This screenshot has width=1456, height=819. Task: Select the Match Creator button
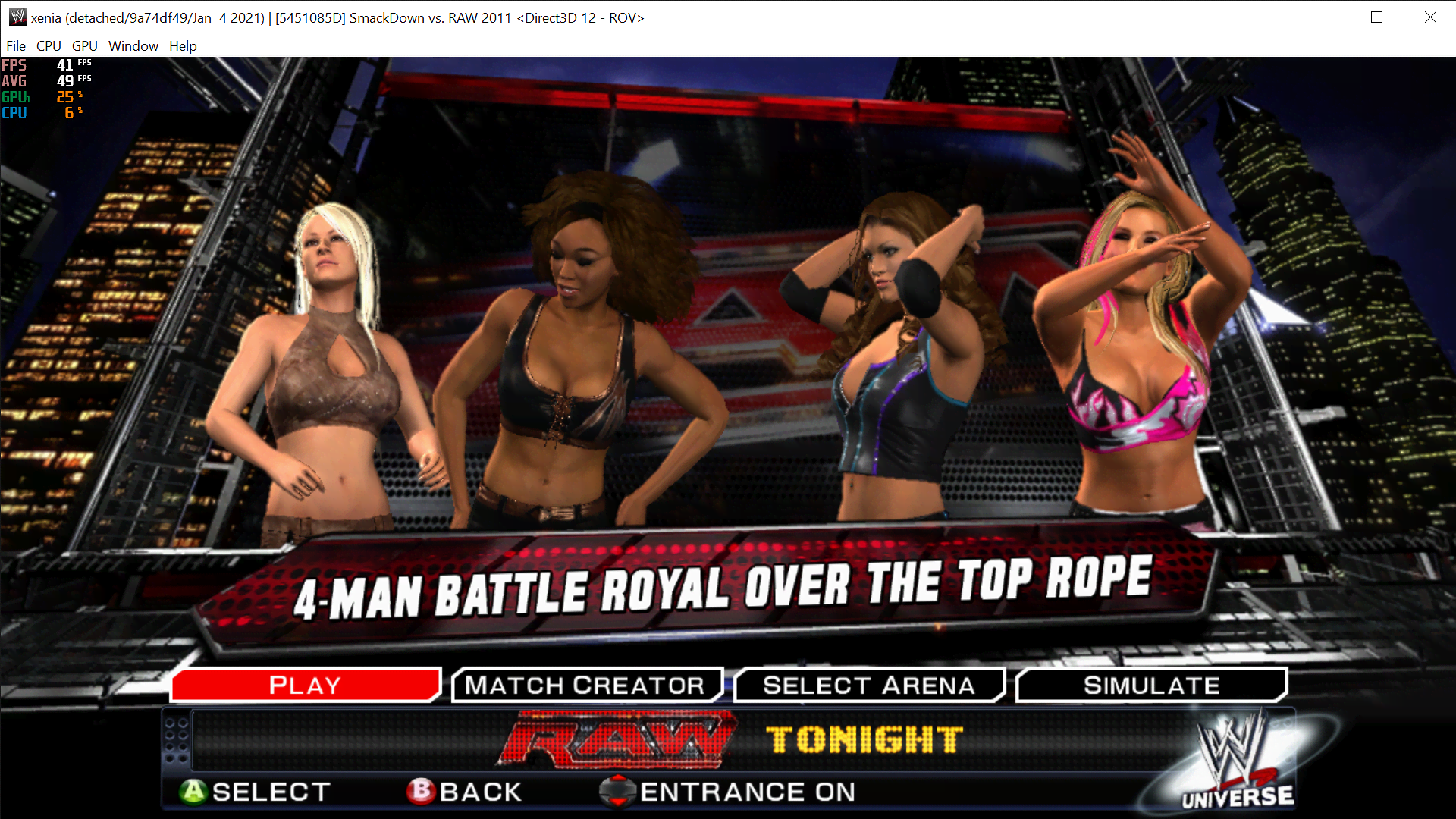click(x=586, y=685)
